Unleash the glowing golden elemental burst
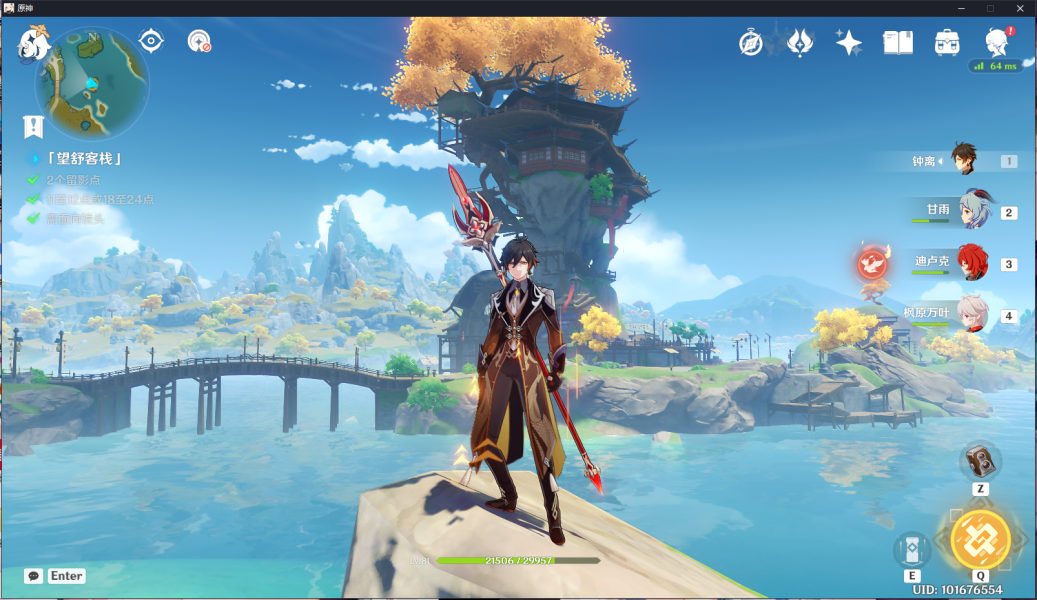The width and height of the screenshot is (1037, 600). click(980, 539)
